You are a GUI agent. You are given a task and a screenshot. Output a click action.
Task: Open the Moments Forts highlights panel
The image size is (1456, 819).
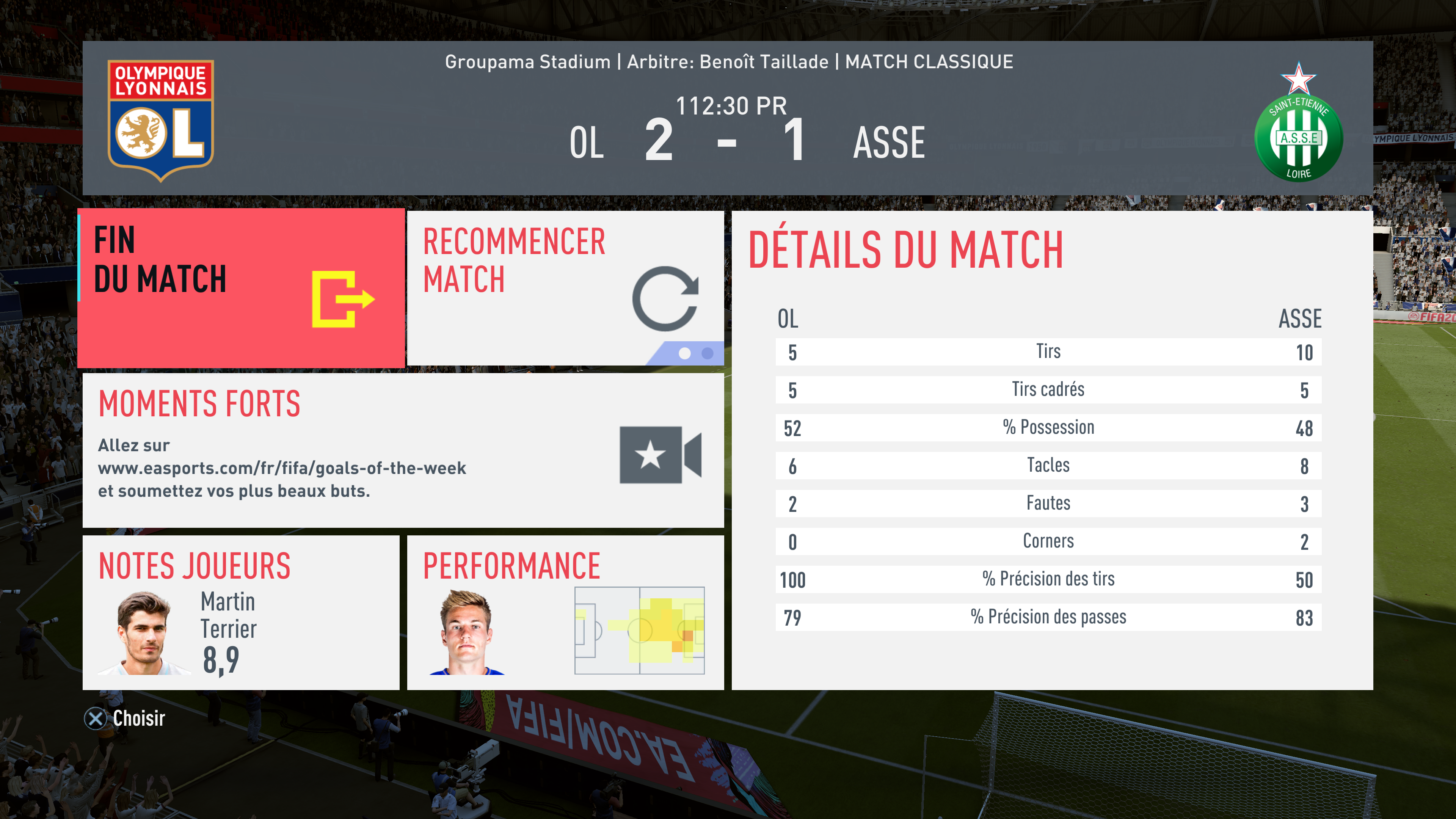click(x=402, y=450)
